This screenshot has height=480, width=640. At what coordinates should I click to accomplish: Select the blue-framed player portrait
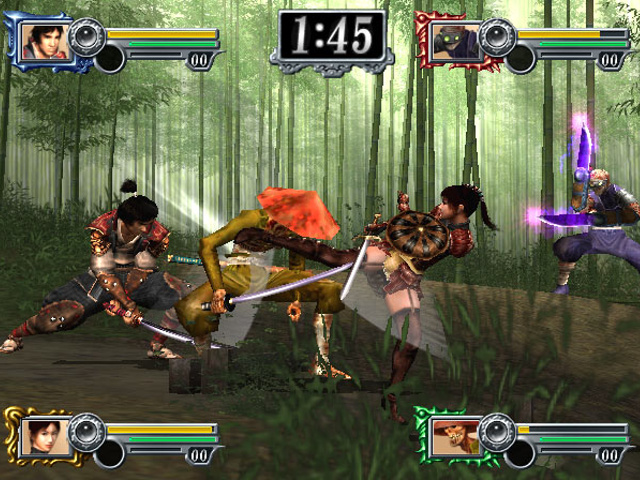pyautogui.click(x=44, y=41)
